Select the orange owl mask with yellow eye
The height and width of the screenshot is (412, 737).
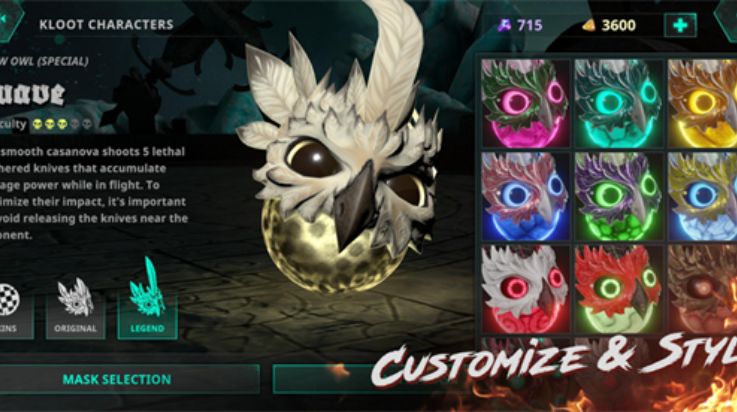point(703,103)
